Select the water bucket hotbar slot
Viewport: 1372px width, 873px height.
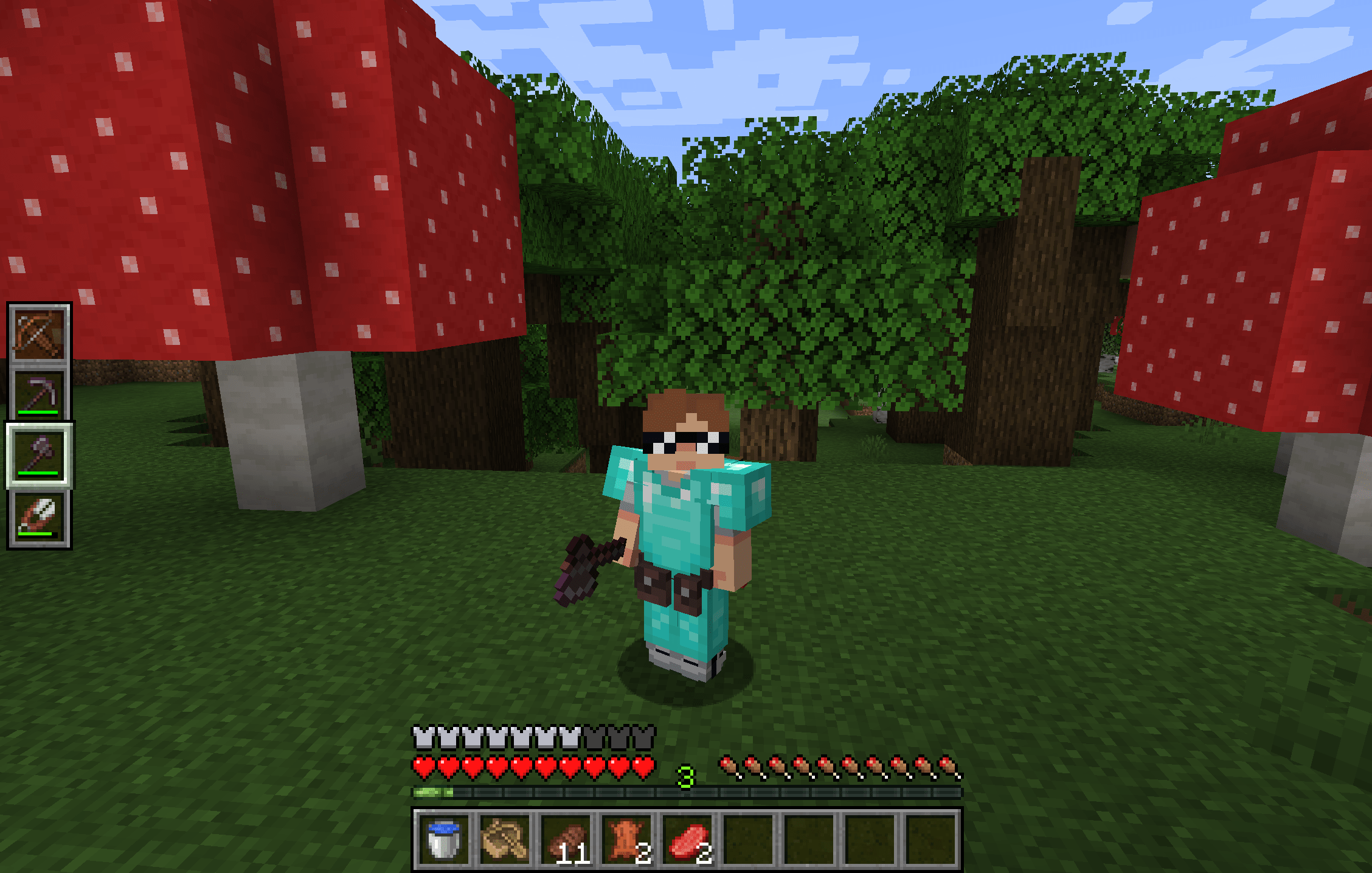tap(443, 838)
